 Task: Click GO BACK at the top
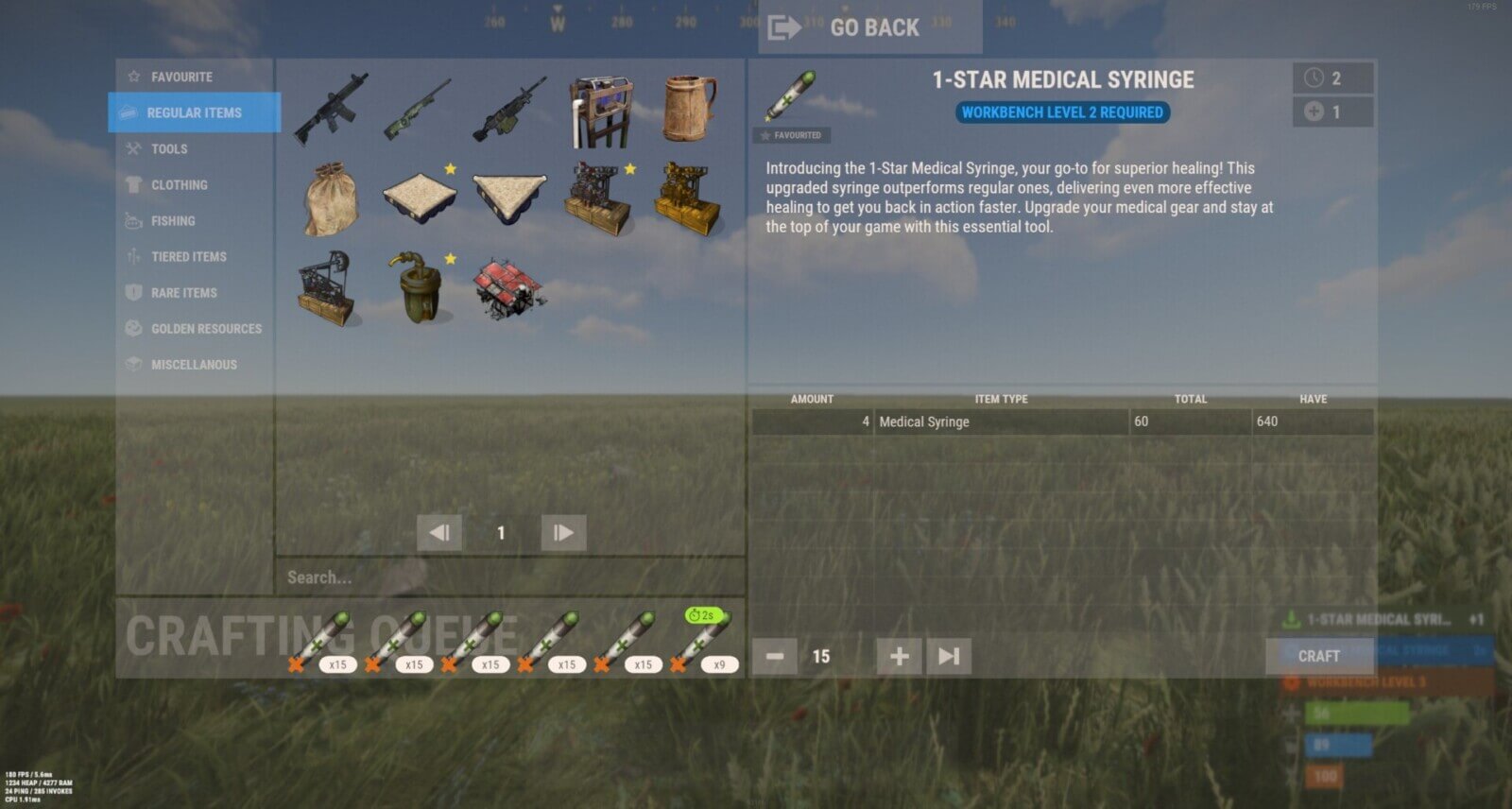[x=869, y=27]
